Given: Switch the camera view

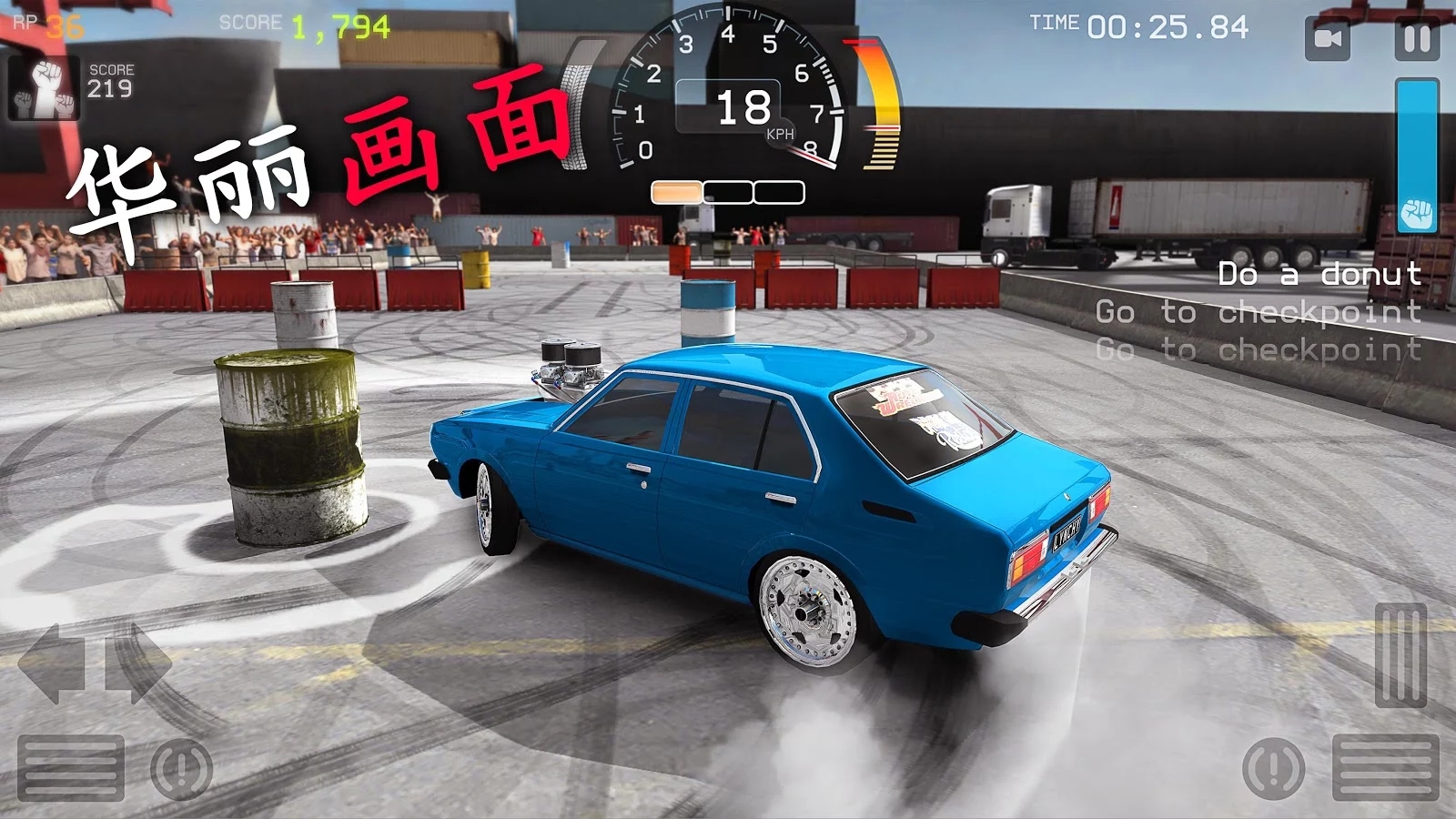Looking at the screenshot, I should 1328,39.
